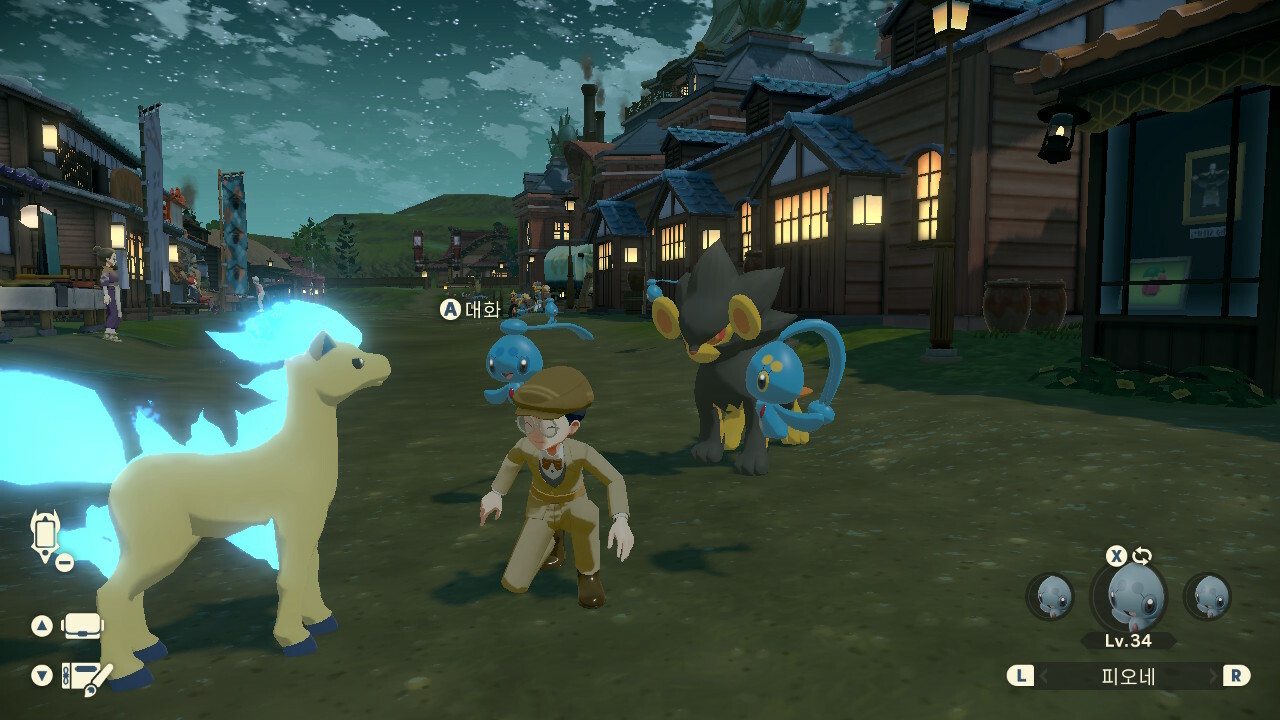
Task: Open the Pokédex notebook with brush icon
Action: pos(86,678)
